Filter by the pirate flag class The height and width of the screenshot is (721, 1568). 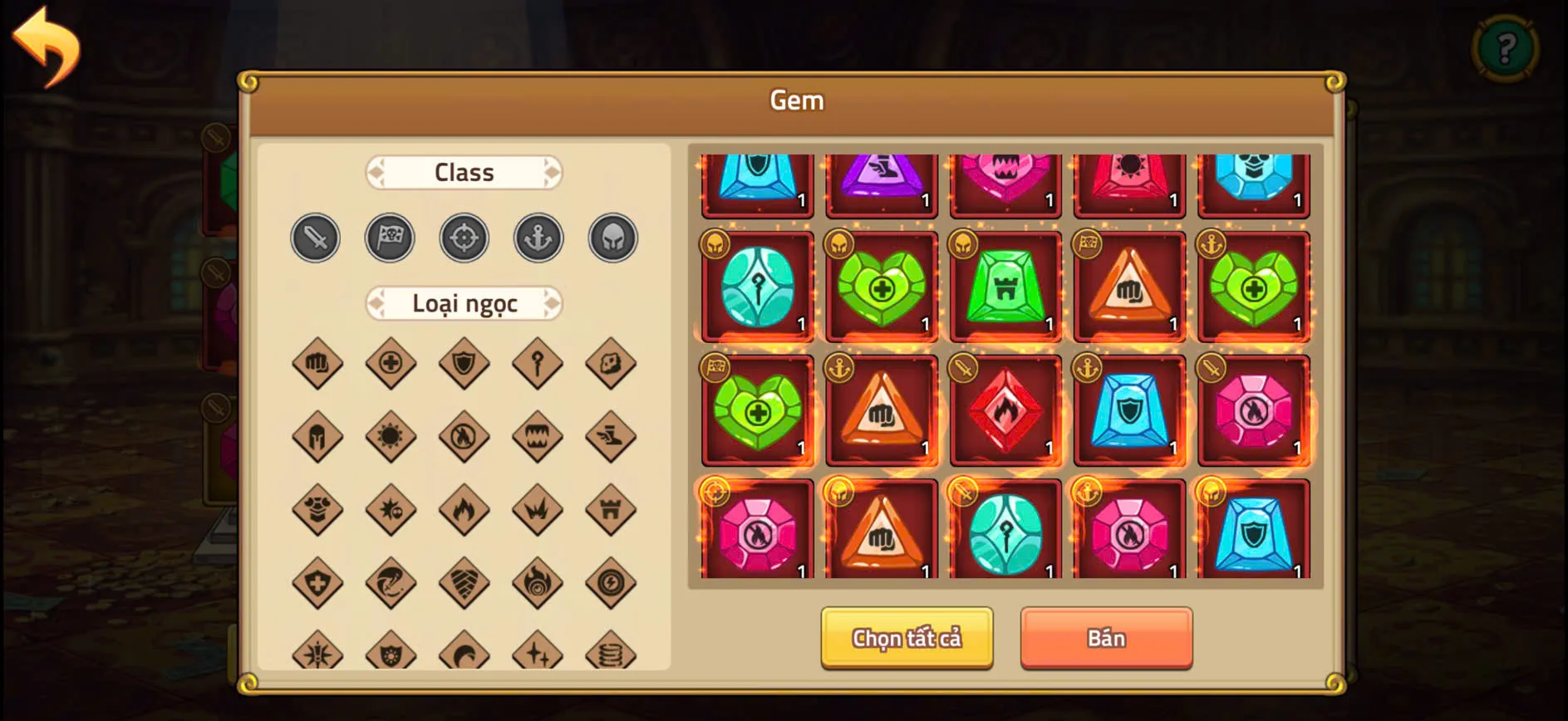tap(389, 238)
